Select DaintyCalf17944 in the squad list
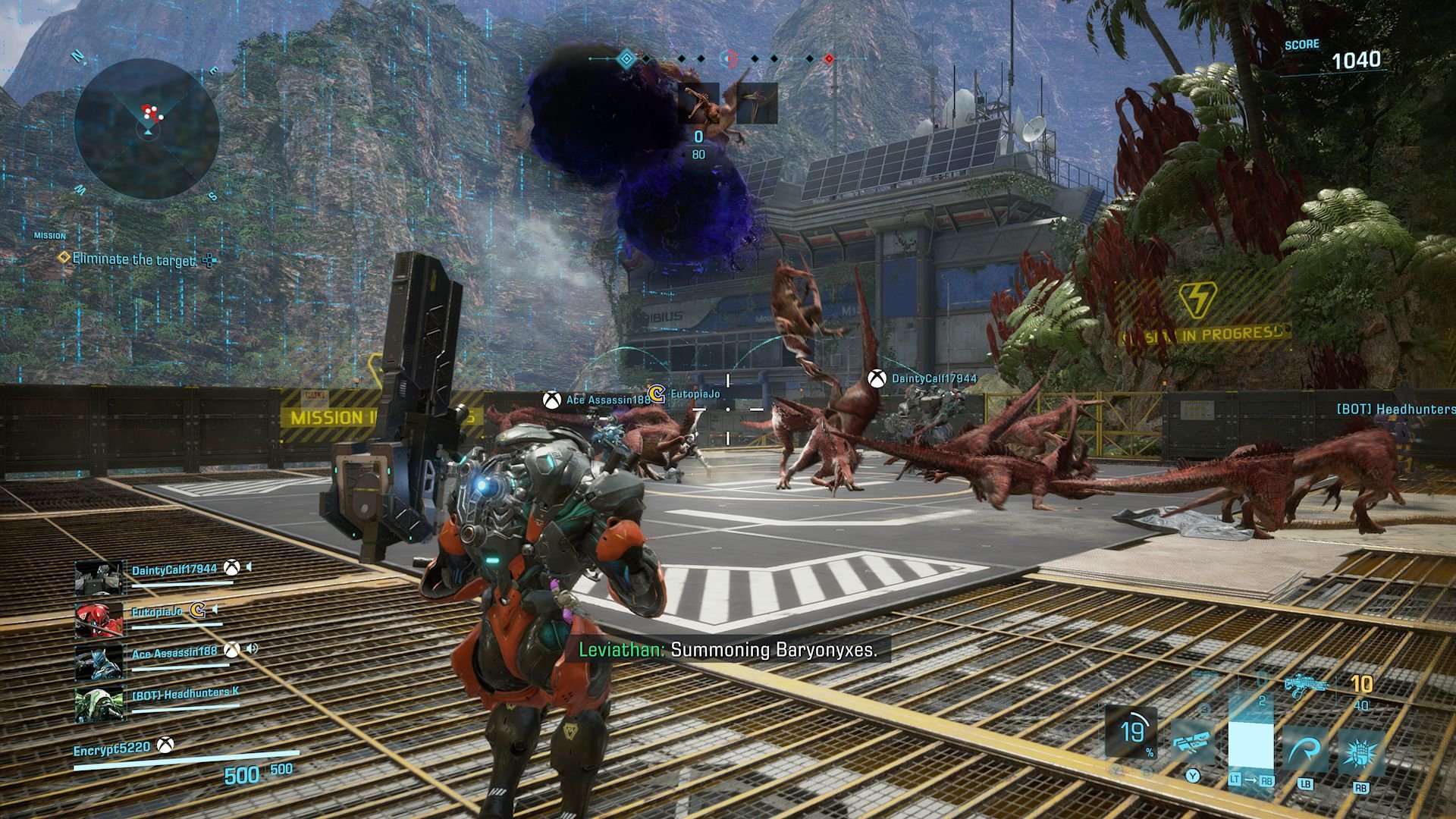 (174, 570)
